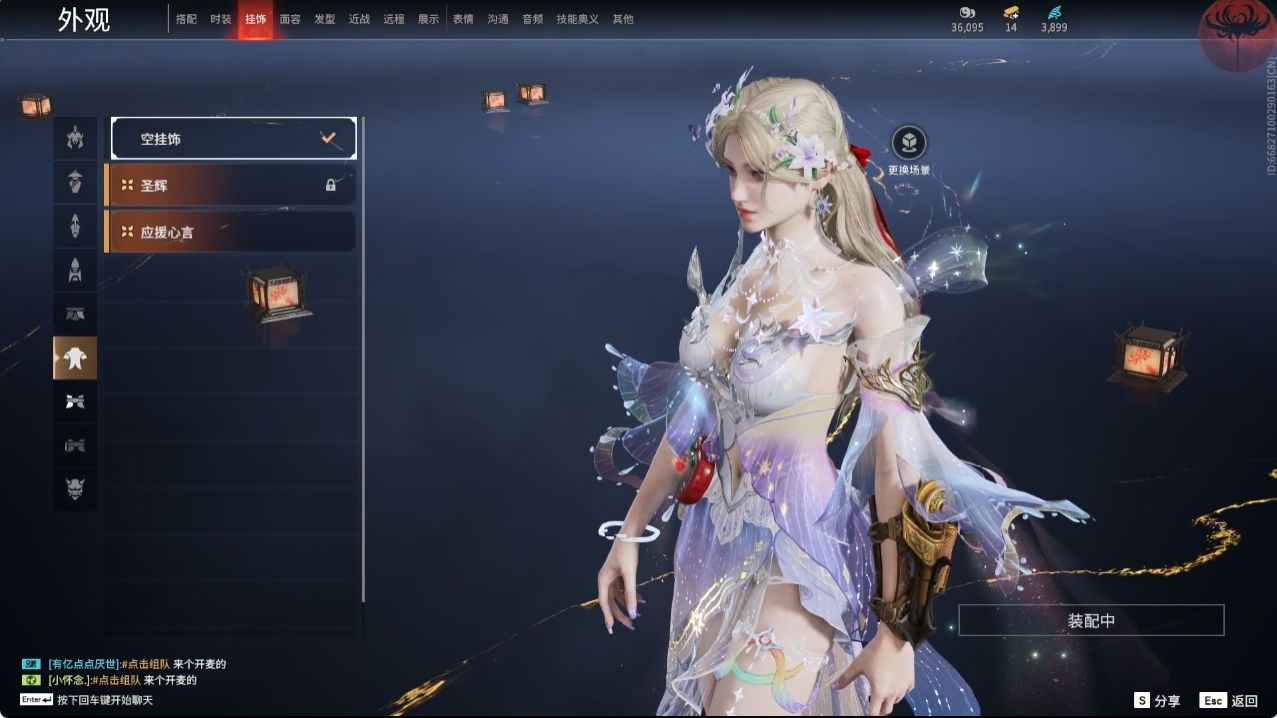Select the 面容 tab
This screenshot has width=1277, height=718.
pos(290,19)
